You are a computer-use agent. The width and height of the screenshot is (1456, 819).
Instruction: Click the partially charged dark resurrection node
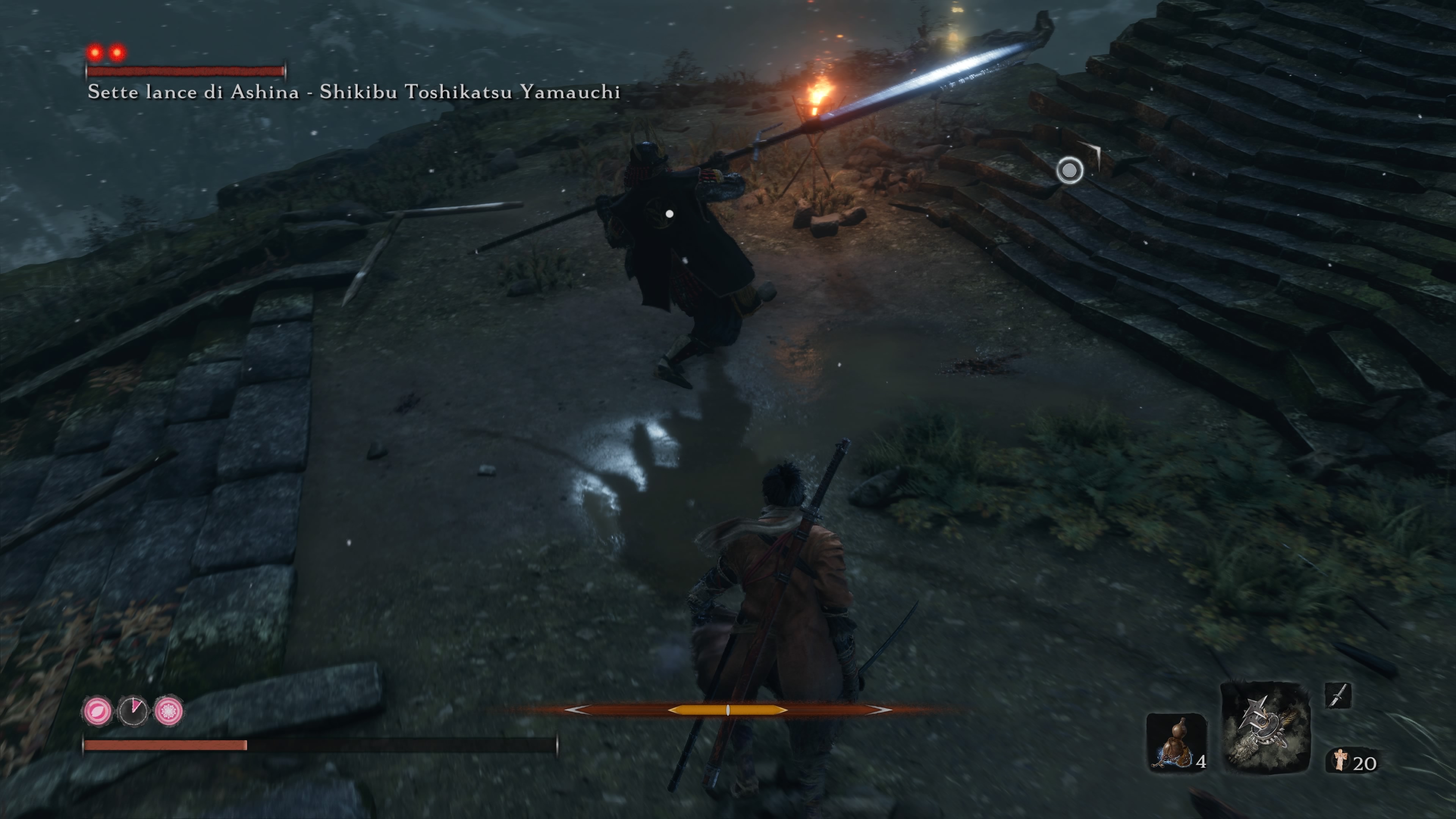point(133,710)
